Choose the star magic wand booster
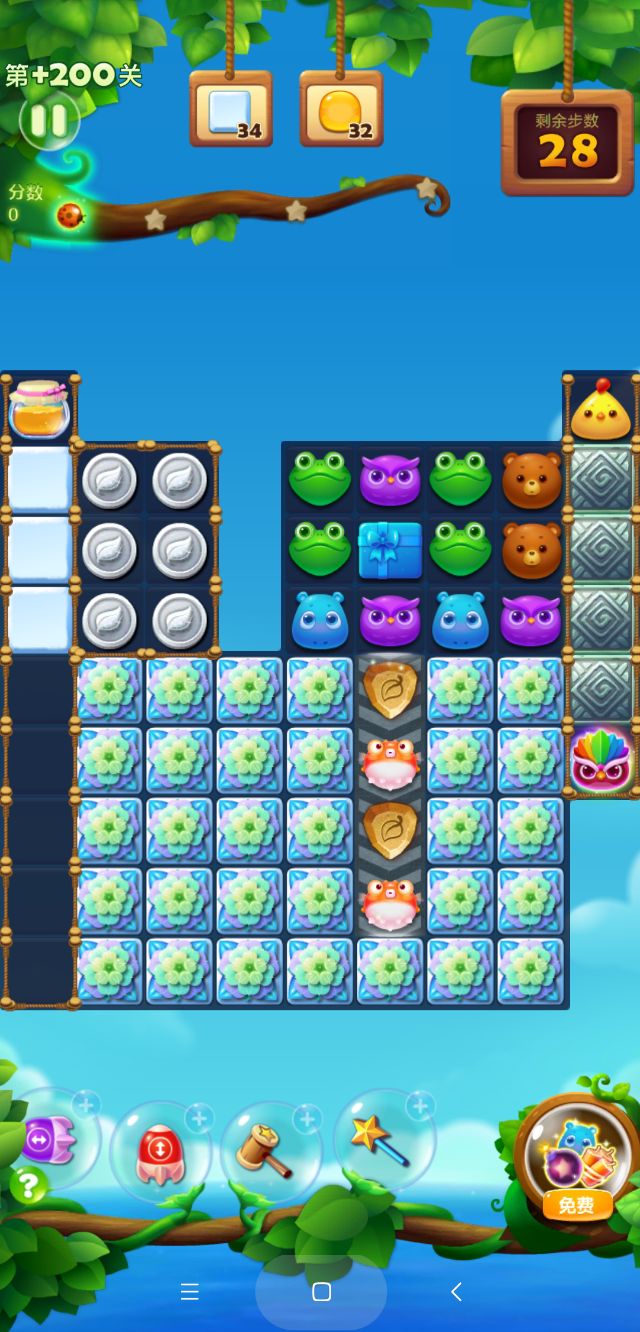Viewport: 640px width, 1332px height. pyautogui.click(x=381, y=1140)
